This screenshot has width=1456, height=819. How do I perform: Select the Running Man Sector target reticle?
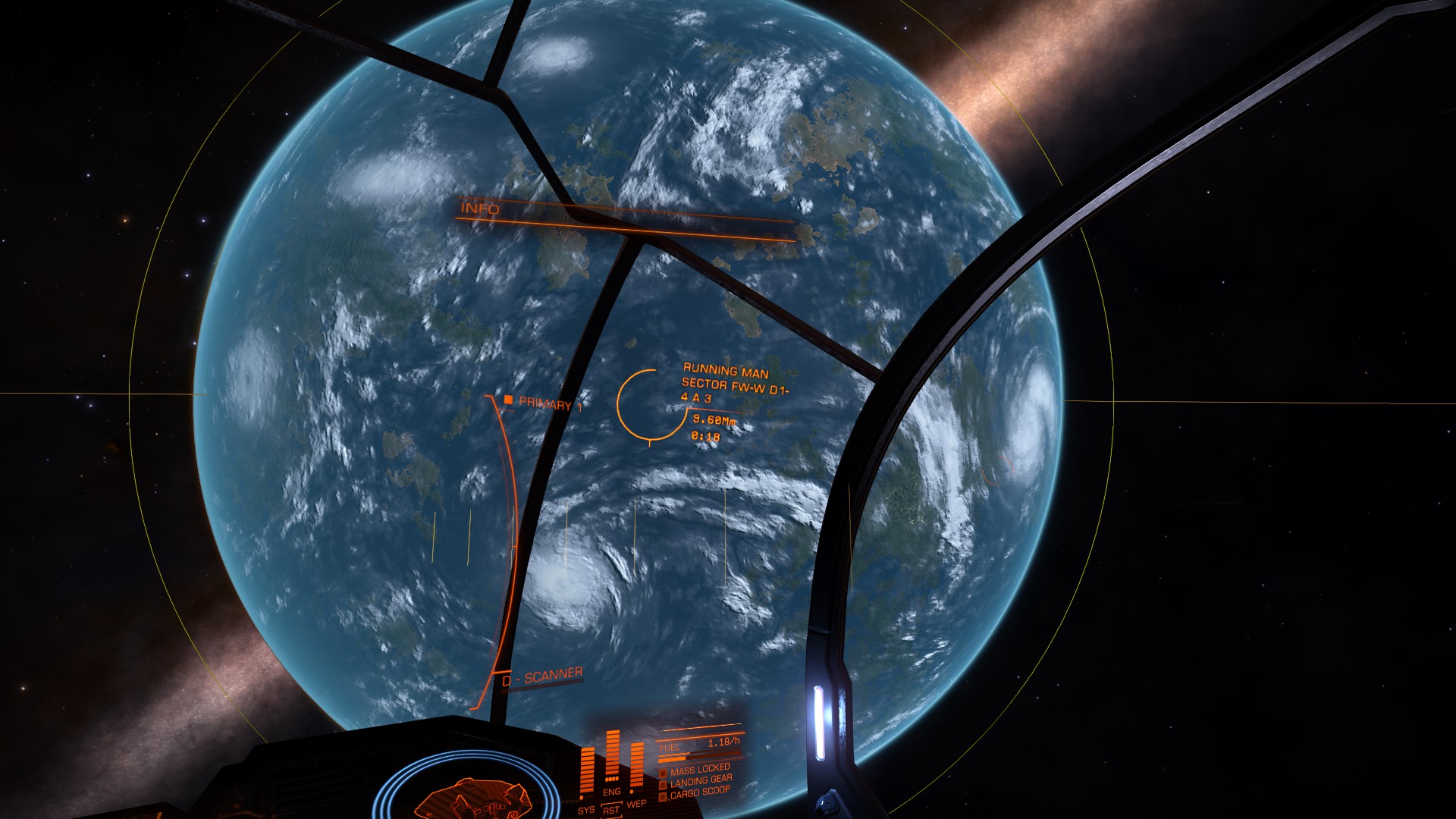tap(648, 404)
